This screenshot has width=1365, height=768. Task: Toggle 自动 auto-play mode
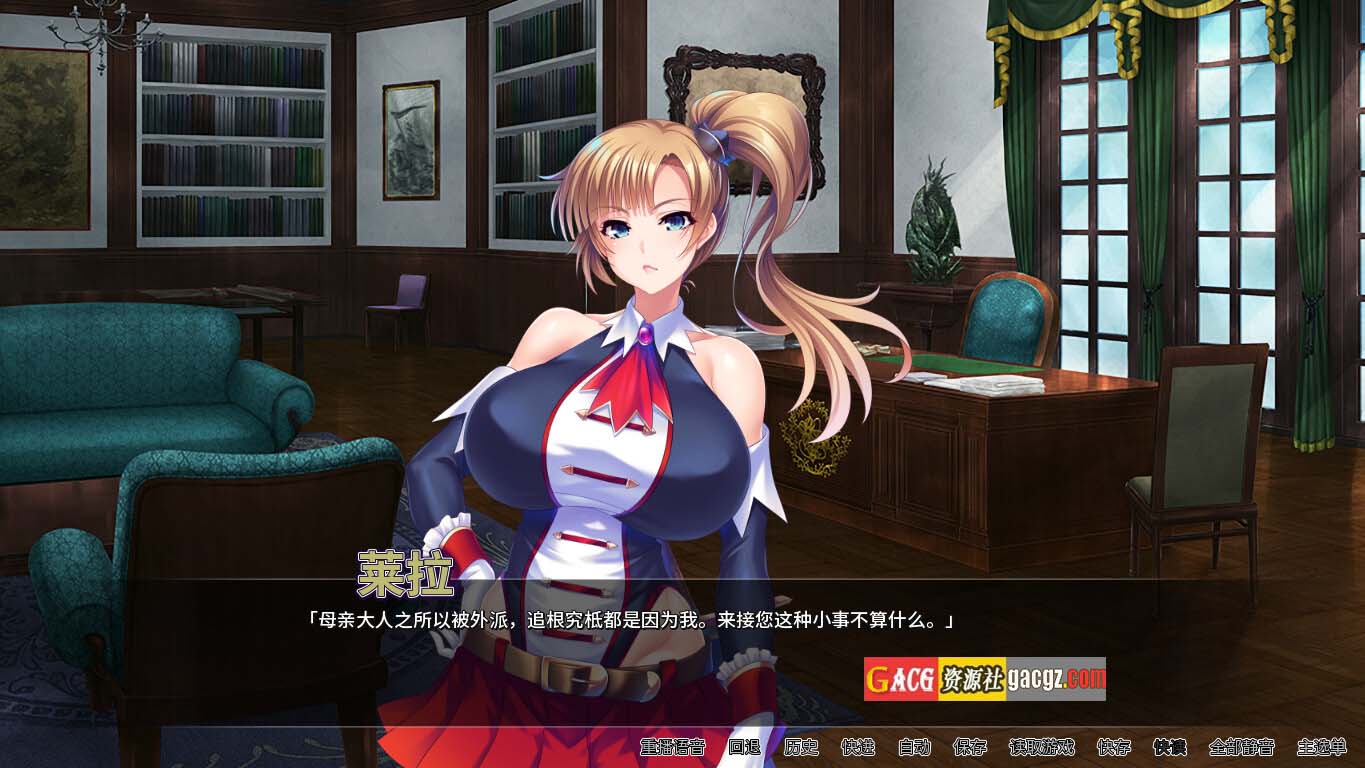(914, 747)
